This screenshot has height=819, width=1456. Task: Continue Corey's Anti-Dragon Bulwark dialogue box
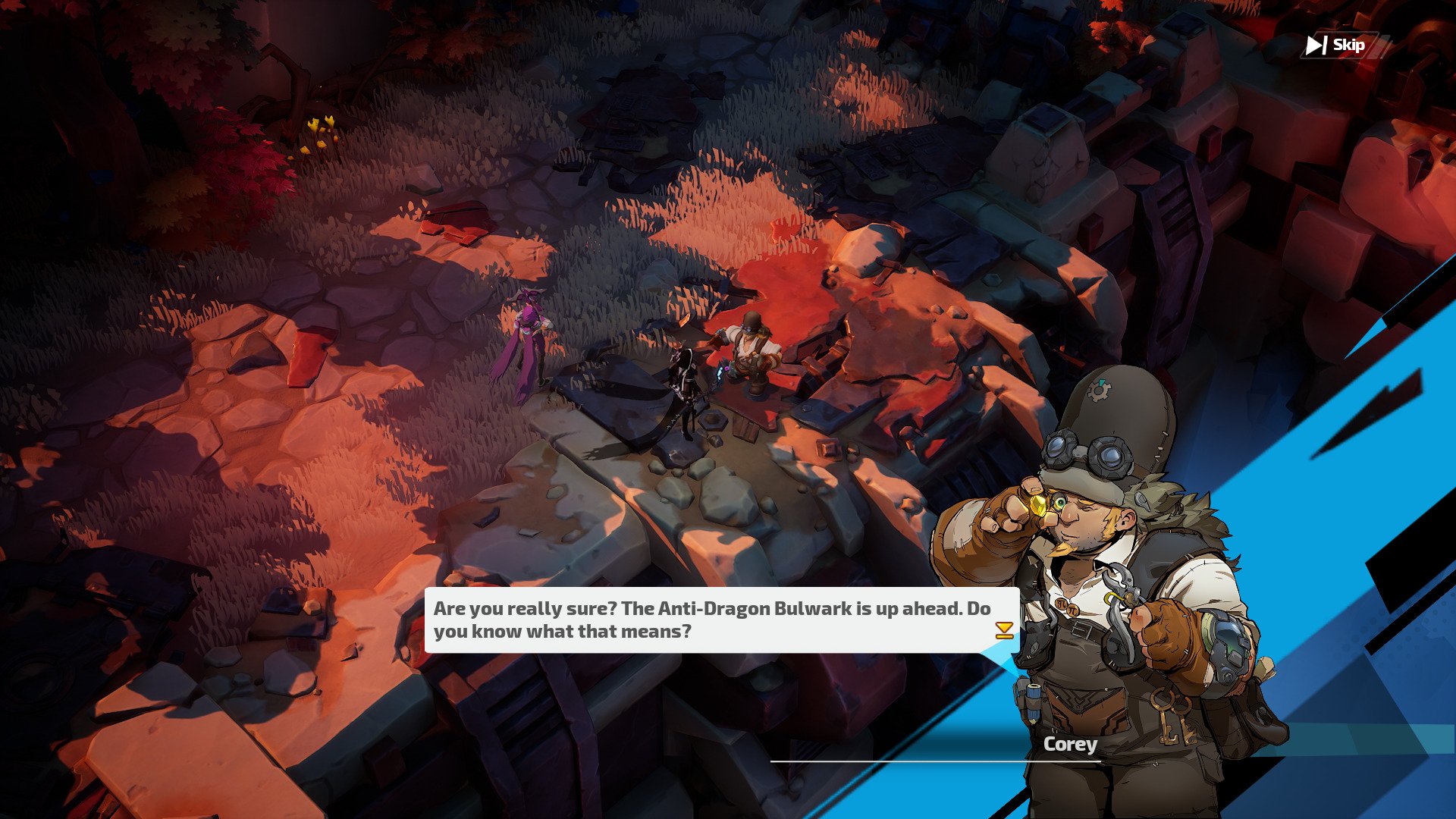tap(713, 620)
